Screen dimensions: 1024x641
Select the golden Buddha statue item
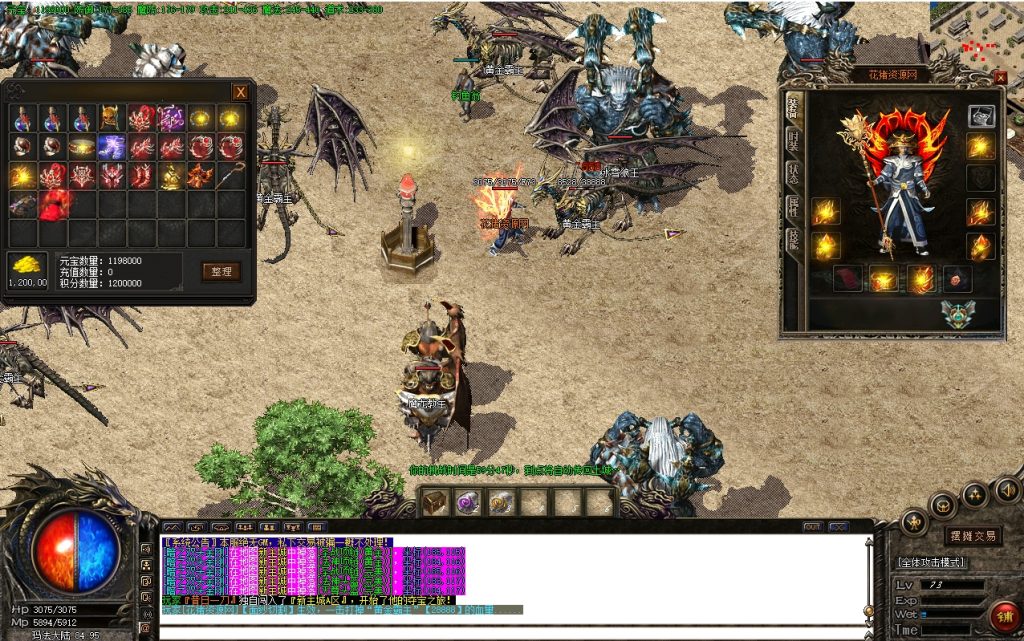tap(170, 176)
